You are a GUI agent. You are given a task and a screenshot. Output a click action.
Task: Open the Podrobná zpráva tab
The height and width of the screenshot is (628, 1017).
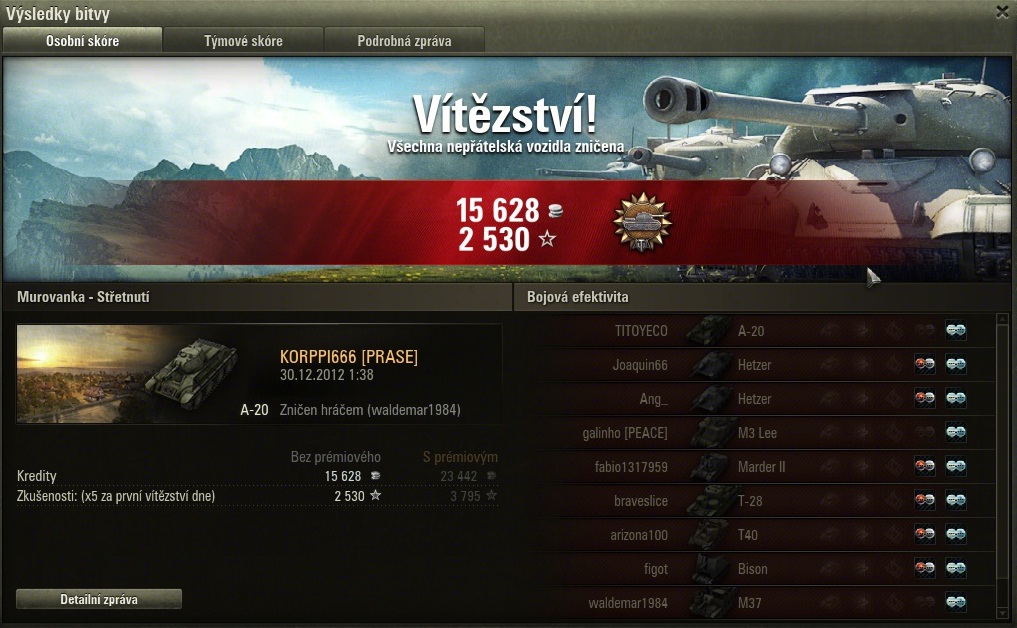[x=404, y=41]
